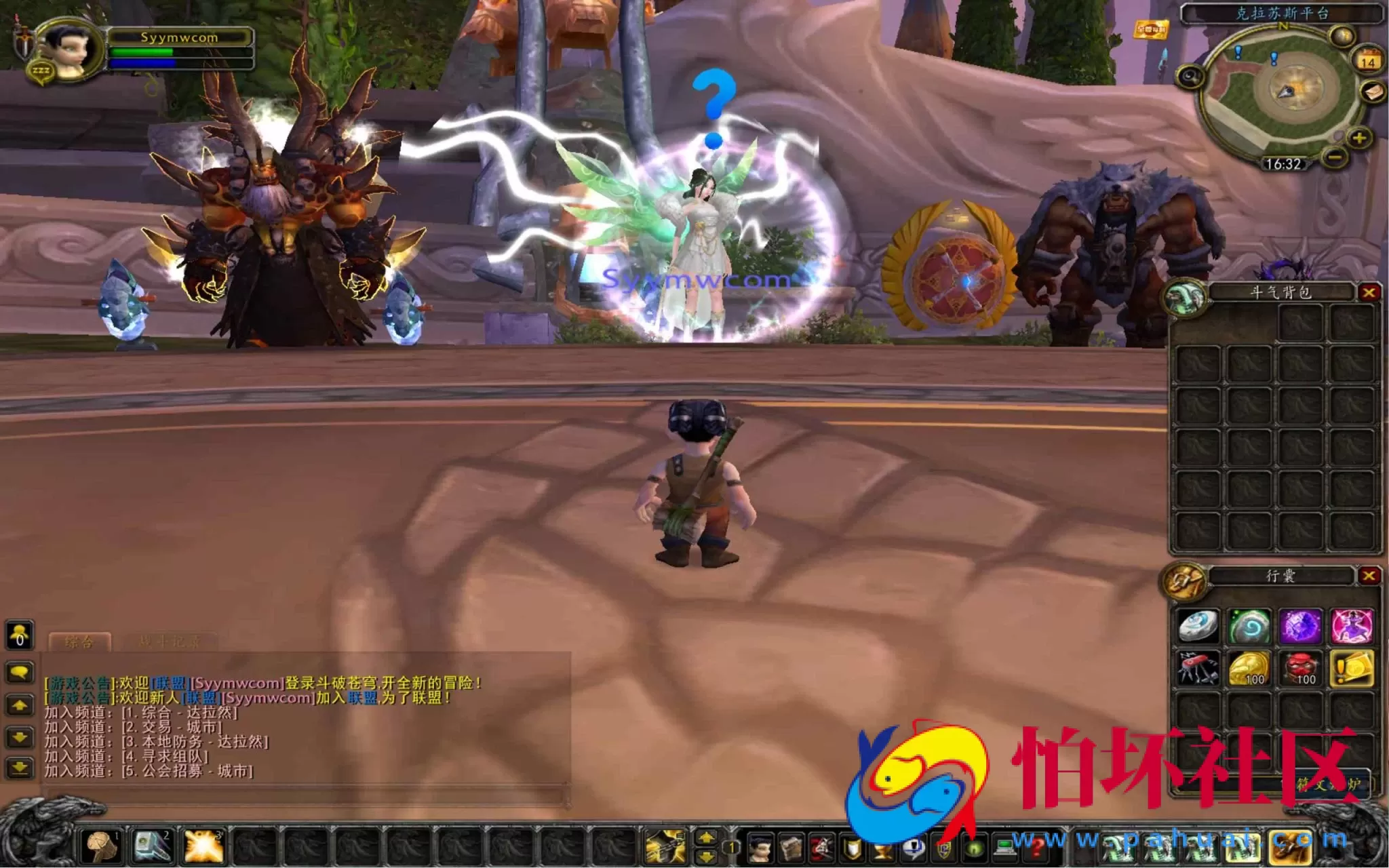Click the guild emblem micro menu icon

(945, 848)
